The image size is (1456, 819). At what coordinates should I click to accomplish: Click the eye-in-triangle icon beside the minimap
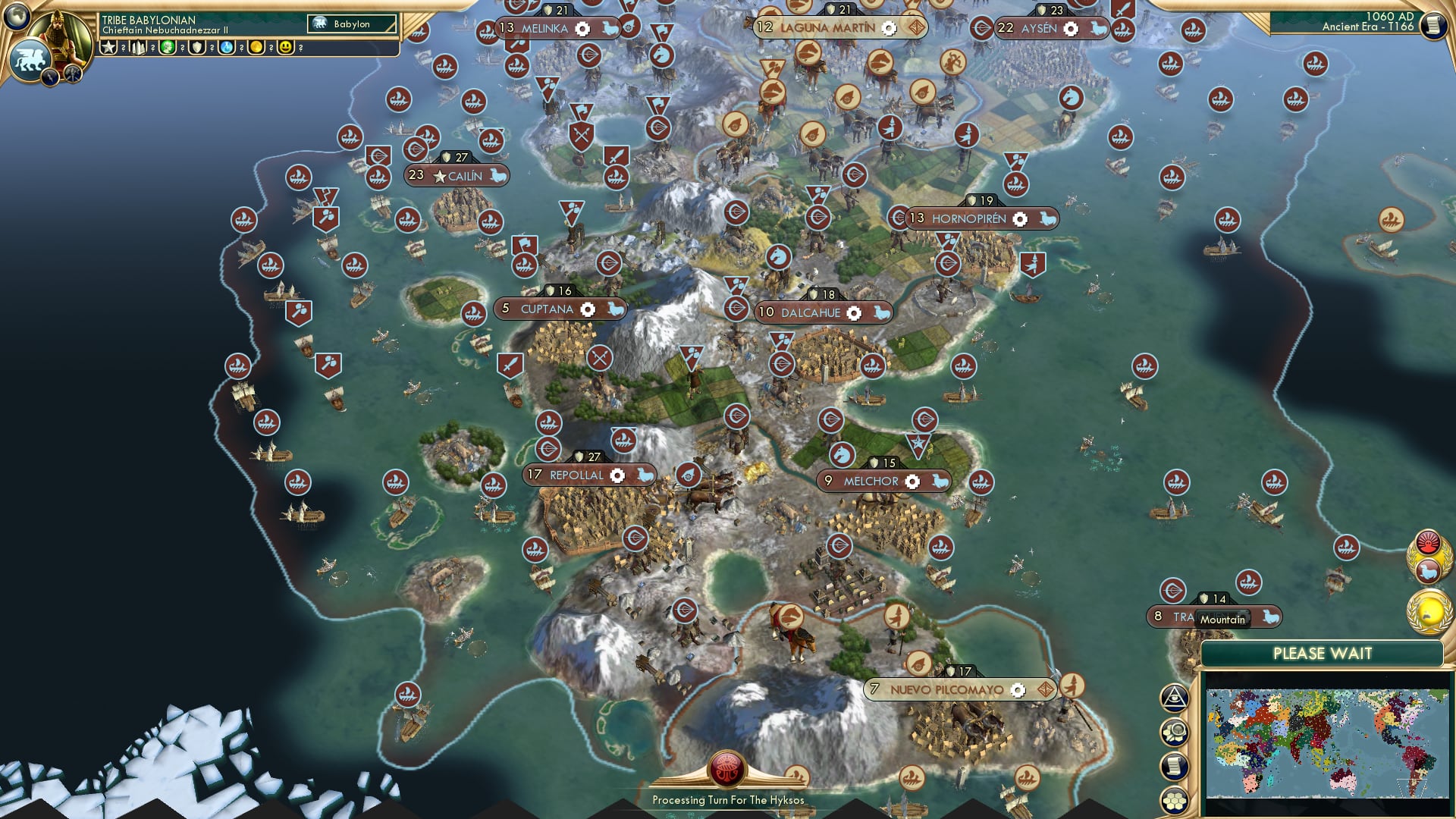[x=1174, y=698]
